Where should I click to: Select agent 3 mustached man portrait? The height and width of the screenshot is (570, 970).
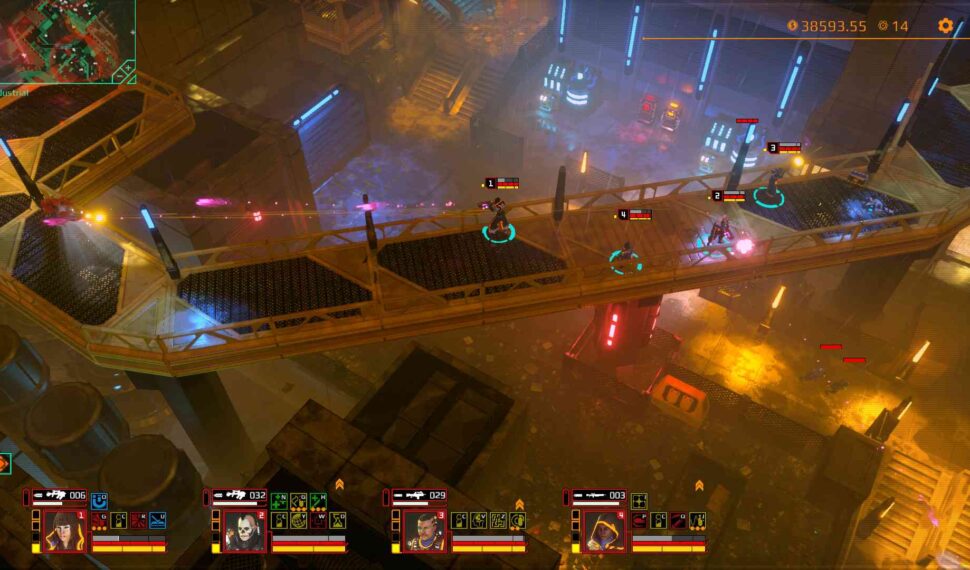(x=422, y=531)
